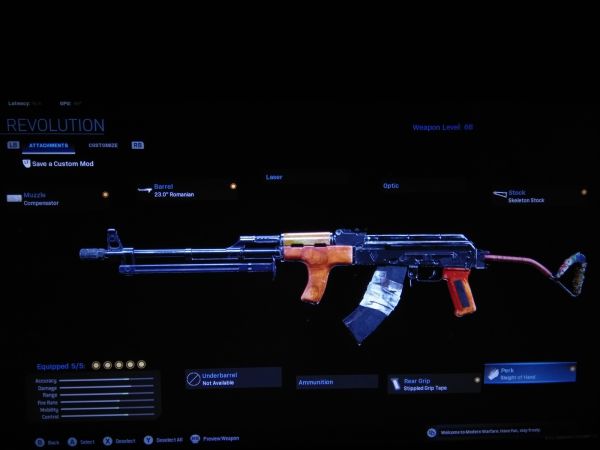Open the empty Laser attachment slot

coord(274,178)
